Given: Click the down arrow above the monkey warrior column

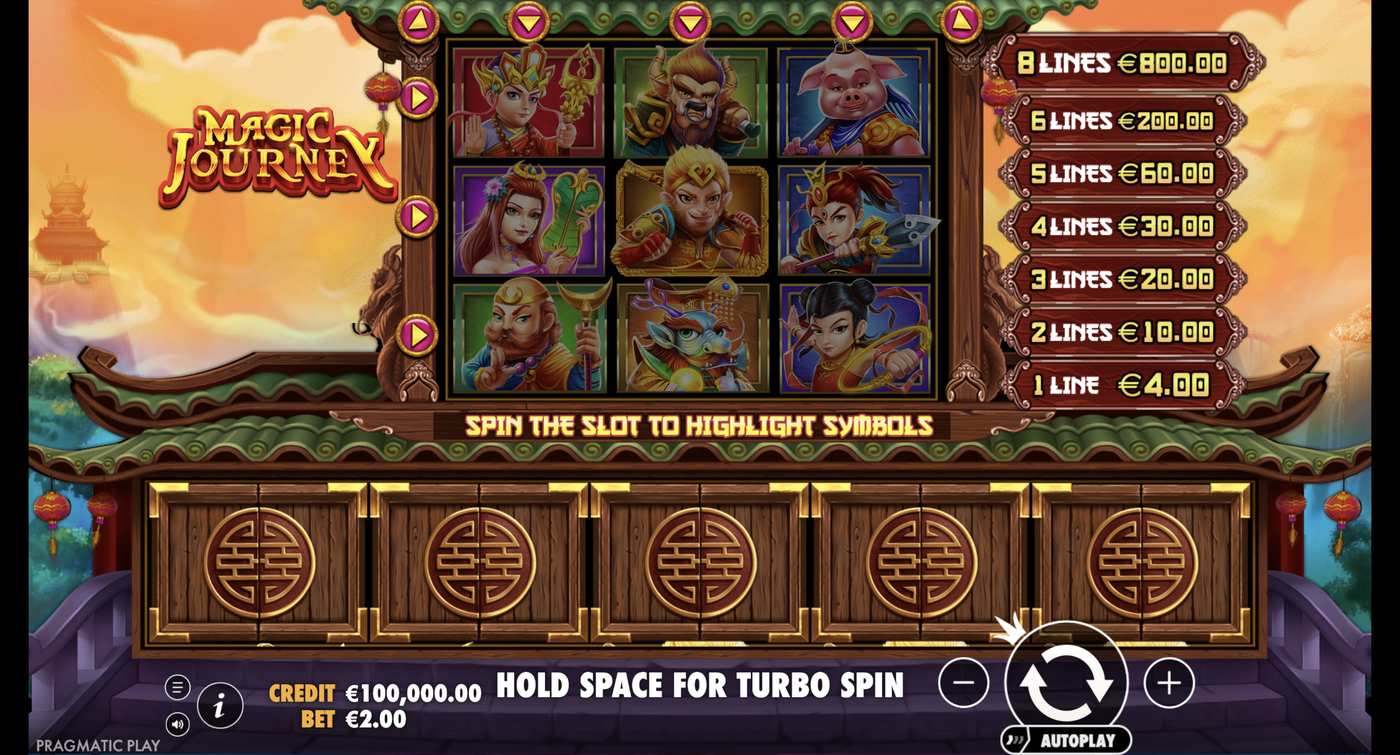Looking at the screenshot, I should point(690,22).
